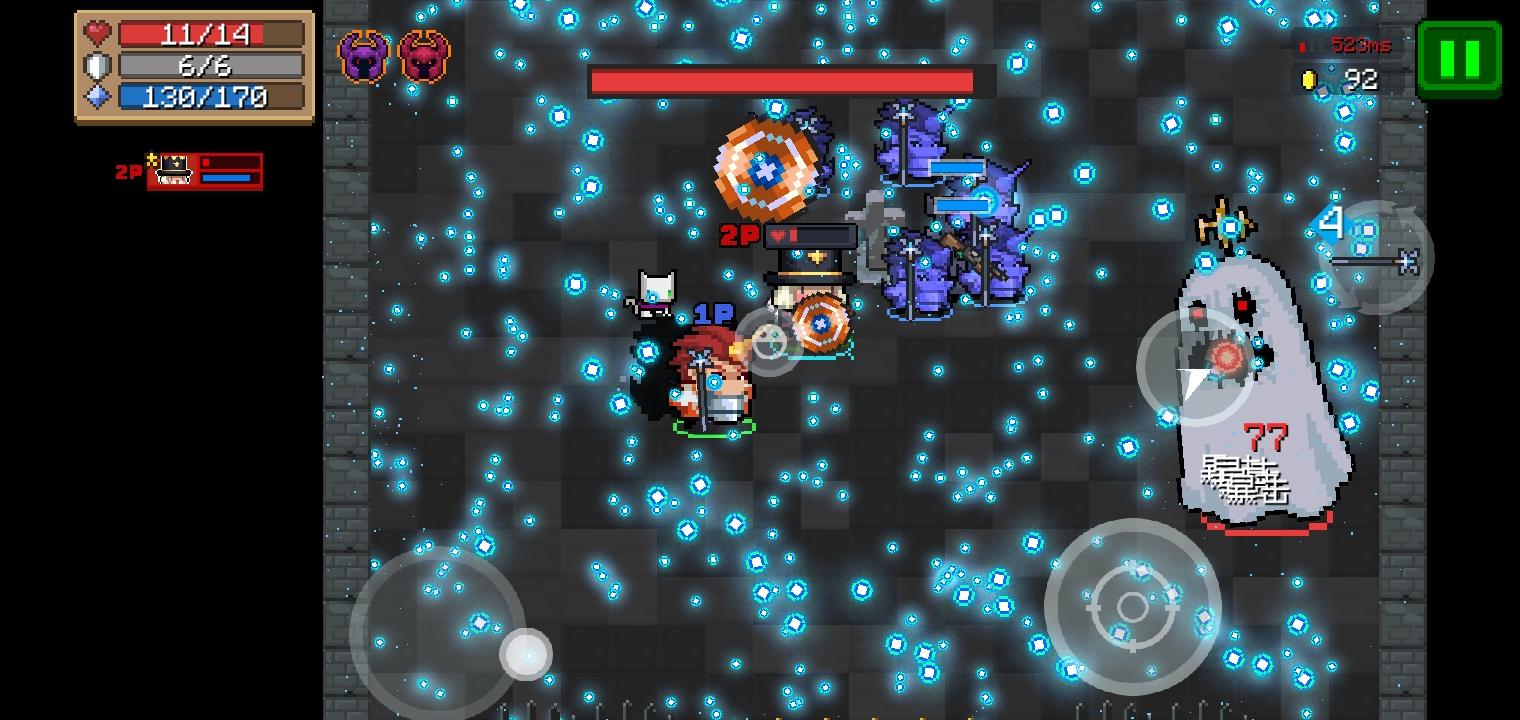Click the red ping signal icon
Viewport: 1520px width, 720px height.
(1302, 45)
